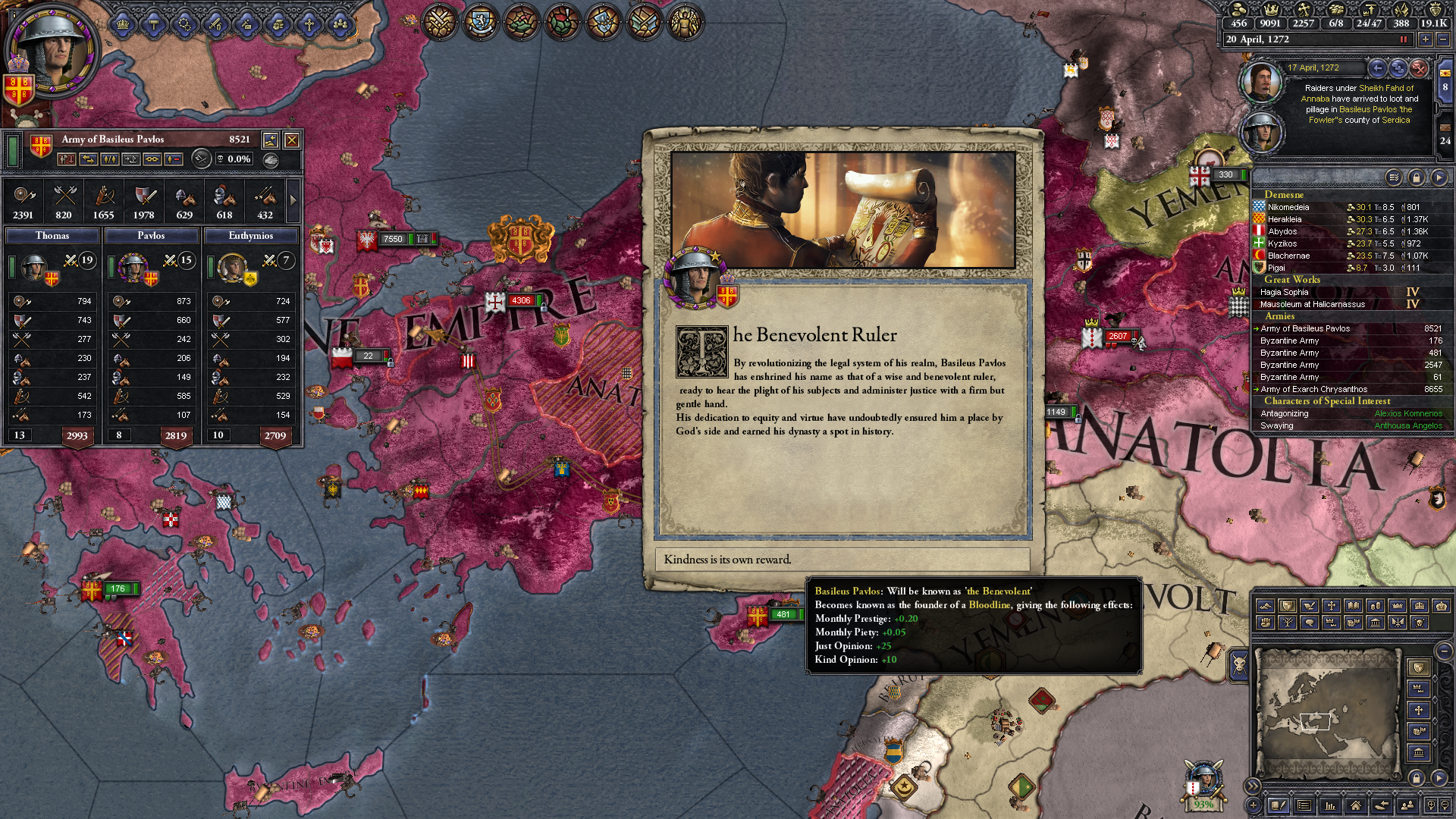Select Nikomedeia in the Demesne list
This screenshot has width=1456, height=819.
pyautogui.click(x=1288, y=207)
